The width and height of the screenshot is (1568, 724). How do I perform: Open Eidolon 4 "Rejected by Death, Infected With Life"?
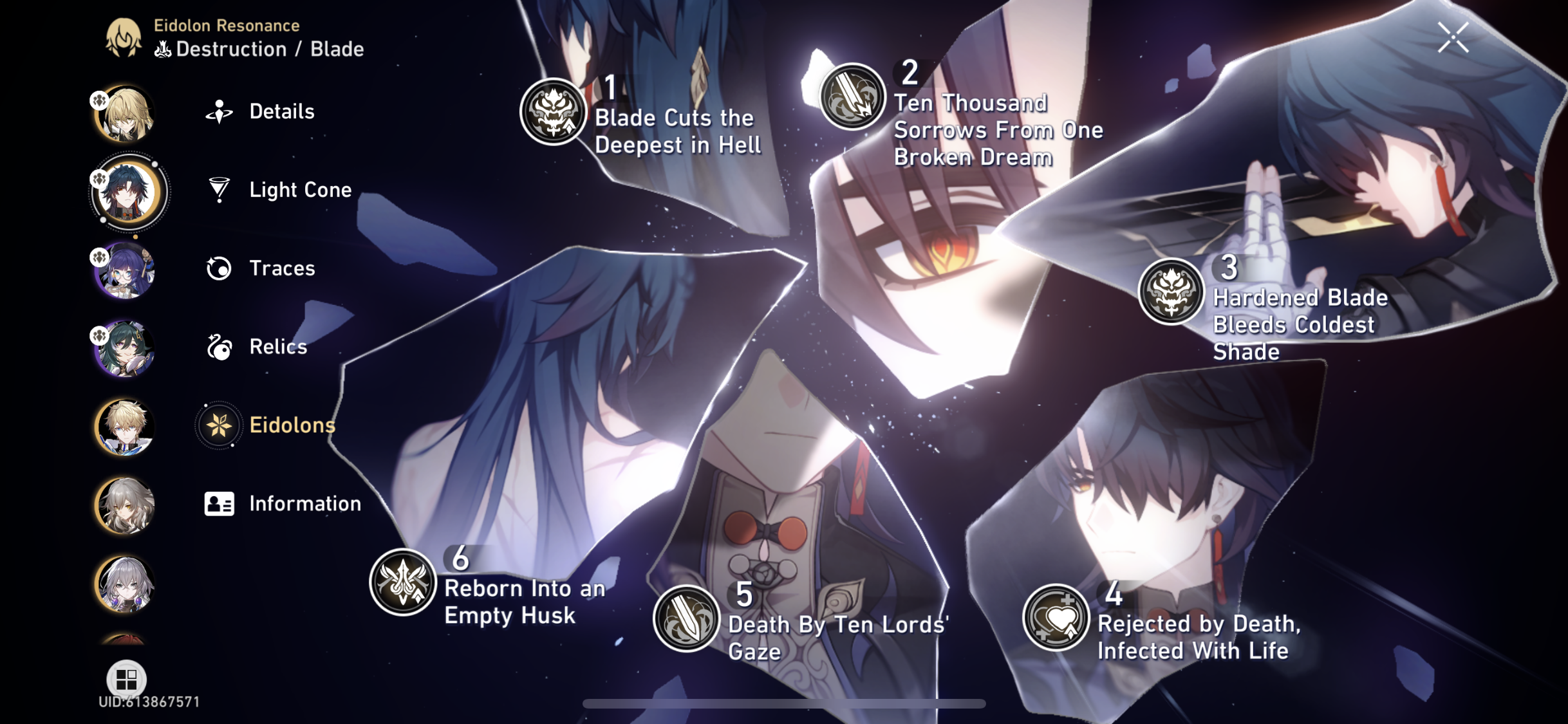click(1056, 616)
